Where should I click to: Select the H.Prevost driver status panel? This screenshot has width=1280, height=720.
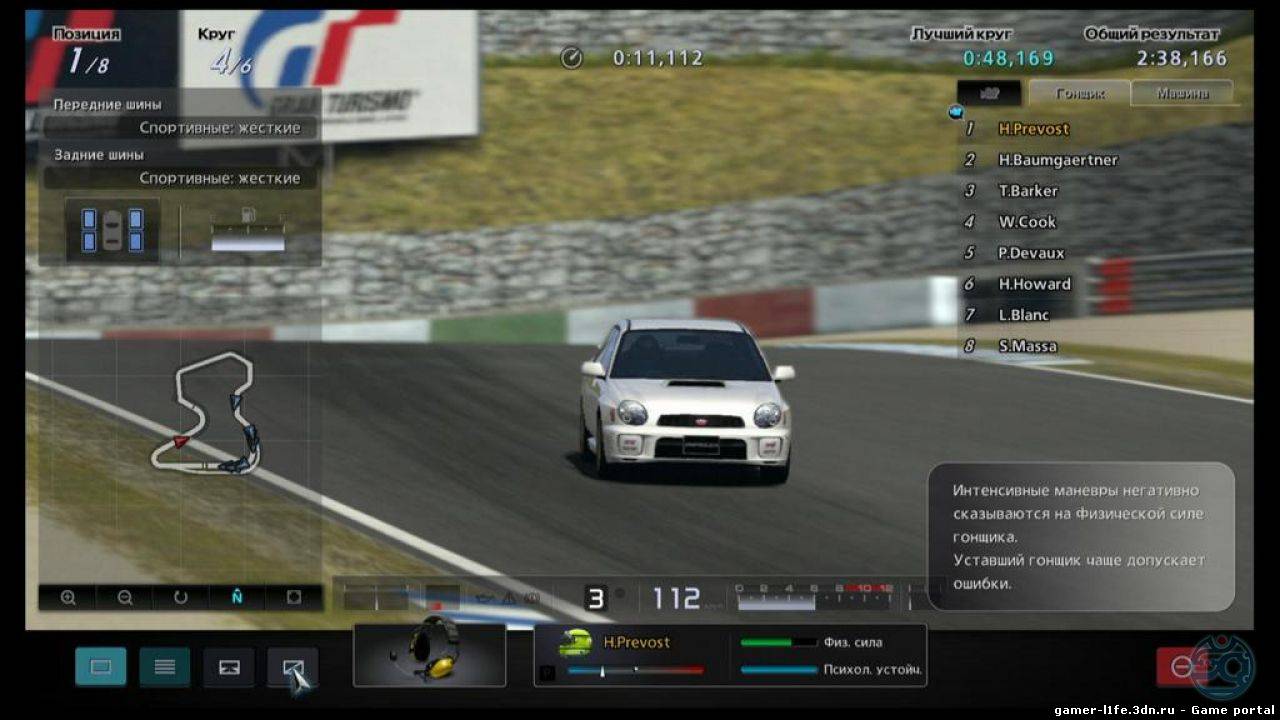[x=730, y=655]
